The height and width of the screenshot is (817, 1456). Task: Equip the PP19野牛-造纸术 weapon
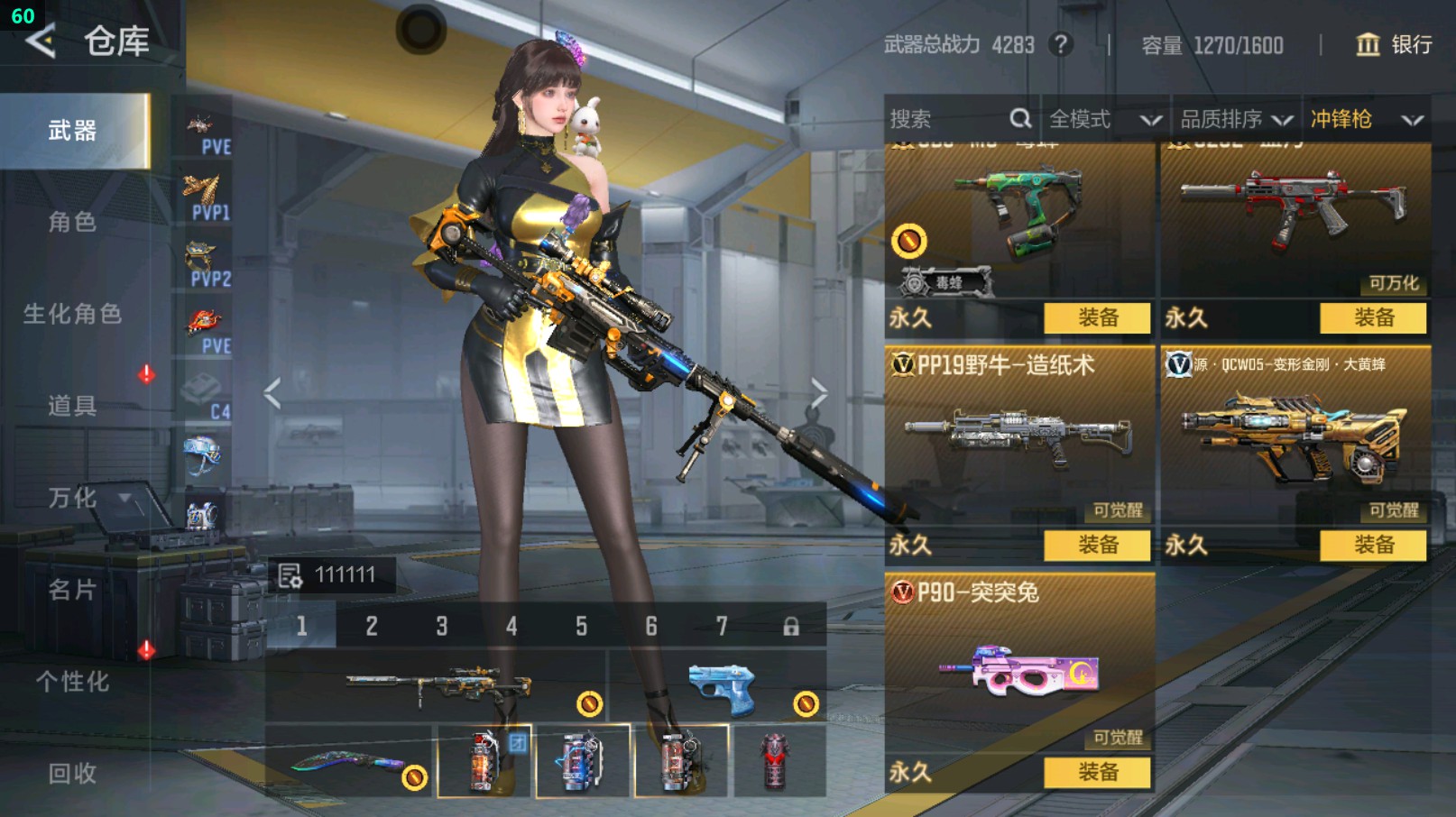(x=1097, y=545)
